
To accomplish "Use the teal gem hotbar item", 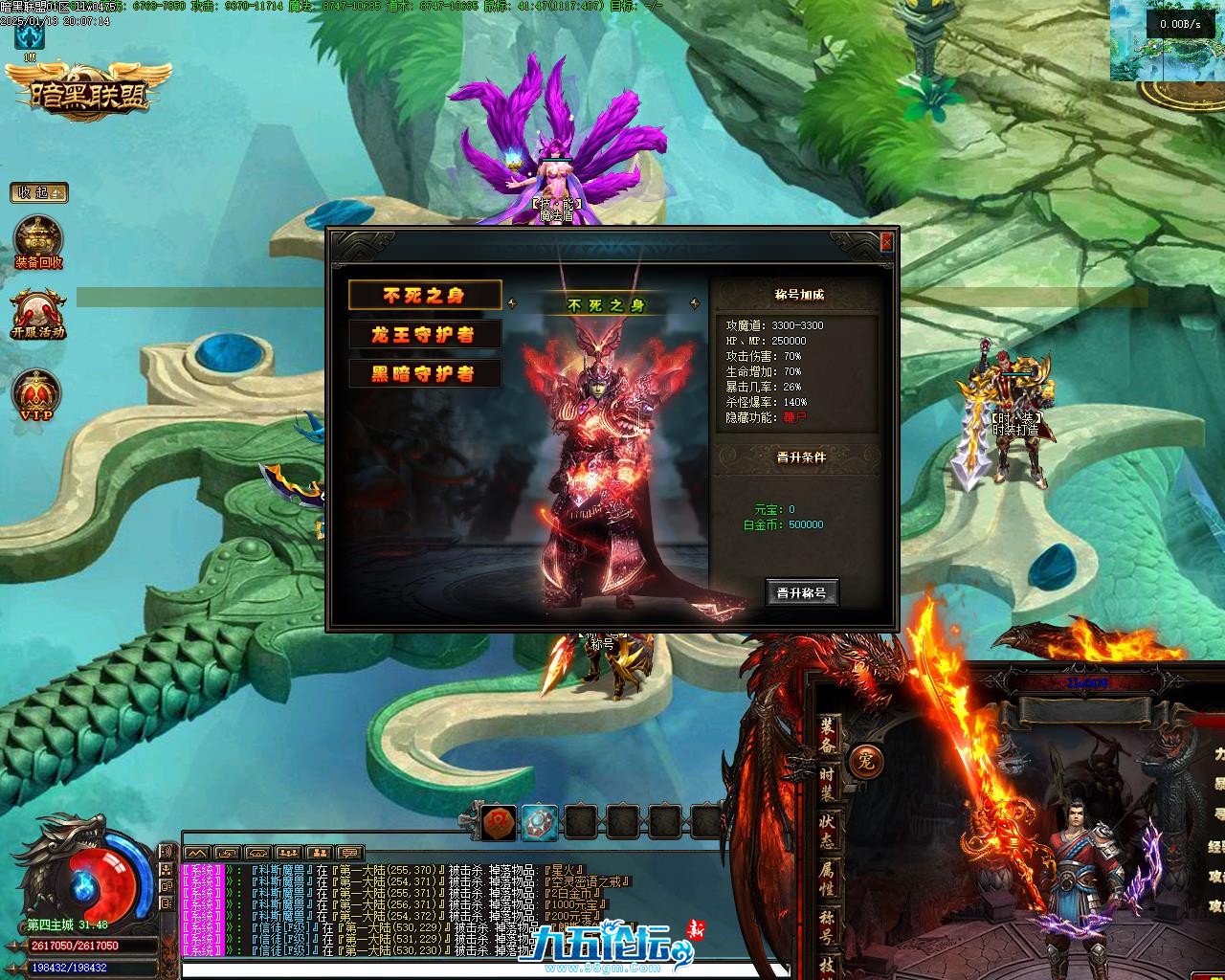I will tap(540, 821).
